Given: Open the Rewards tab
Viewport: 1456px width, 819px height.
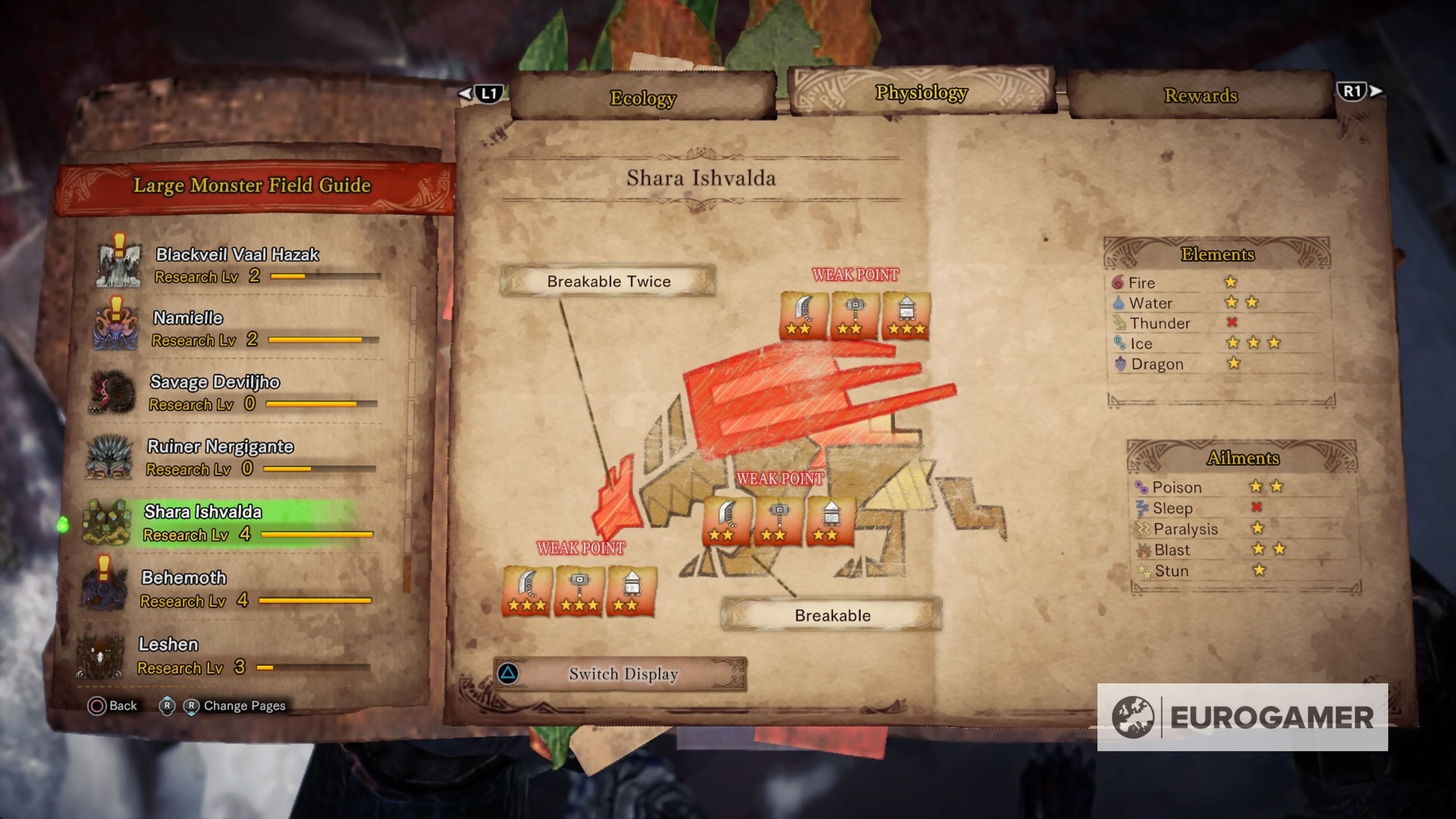Looking at the screenshot, I should click(x=1201, y=96).
